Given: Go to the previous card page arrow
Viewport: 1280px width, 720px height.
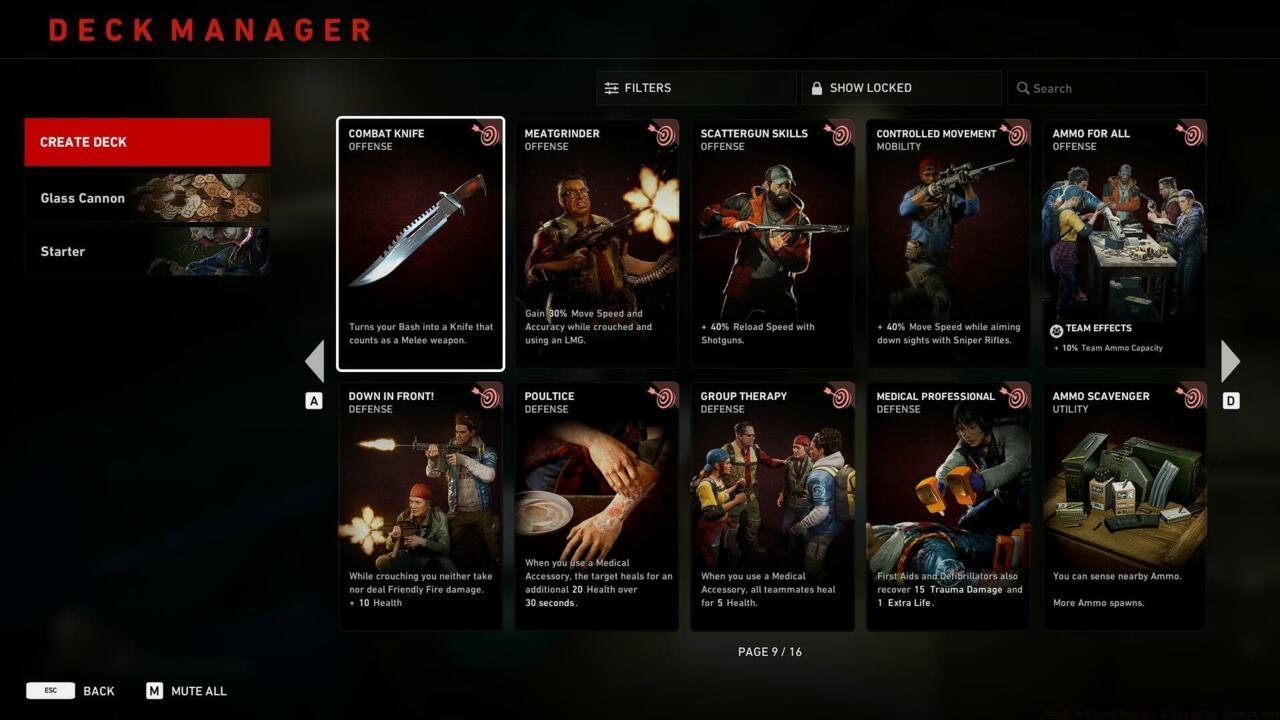Looking at the screenshot, I should click(314, 361).
